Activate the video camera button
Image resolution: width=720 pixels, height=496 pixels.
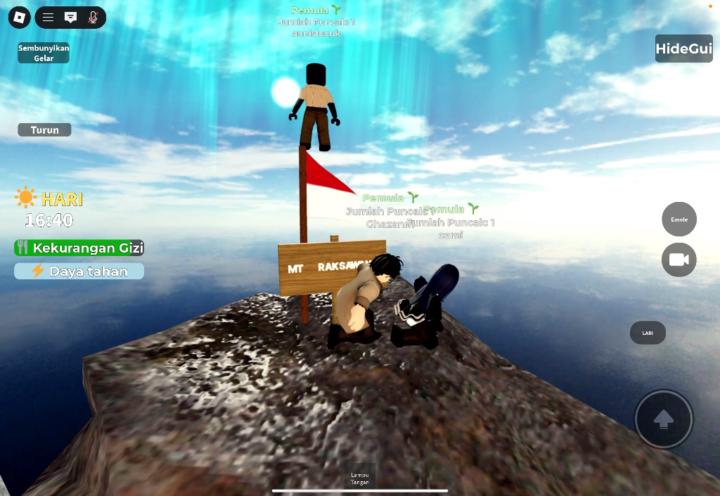679,260
